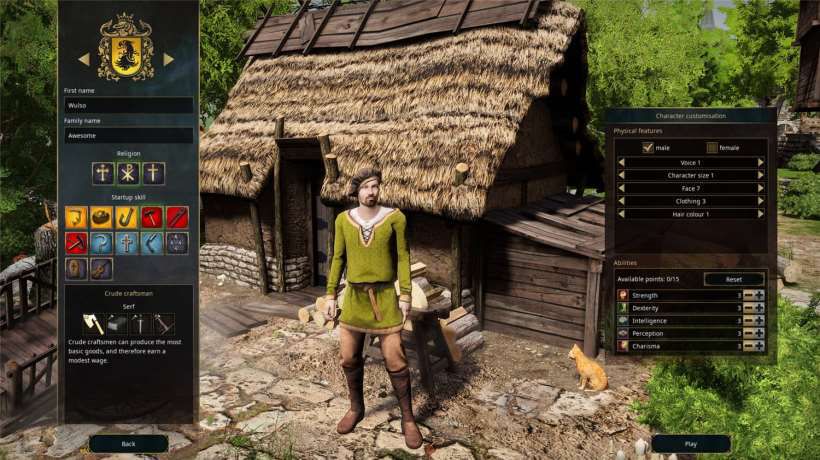Advance to the next Hair colour
820x460 pixels.
tap(762, 214)
